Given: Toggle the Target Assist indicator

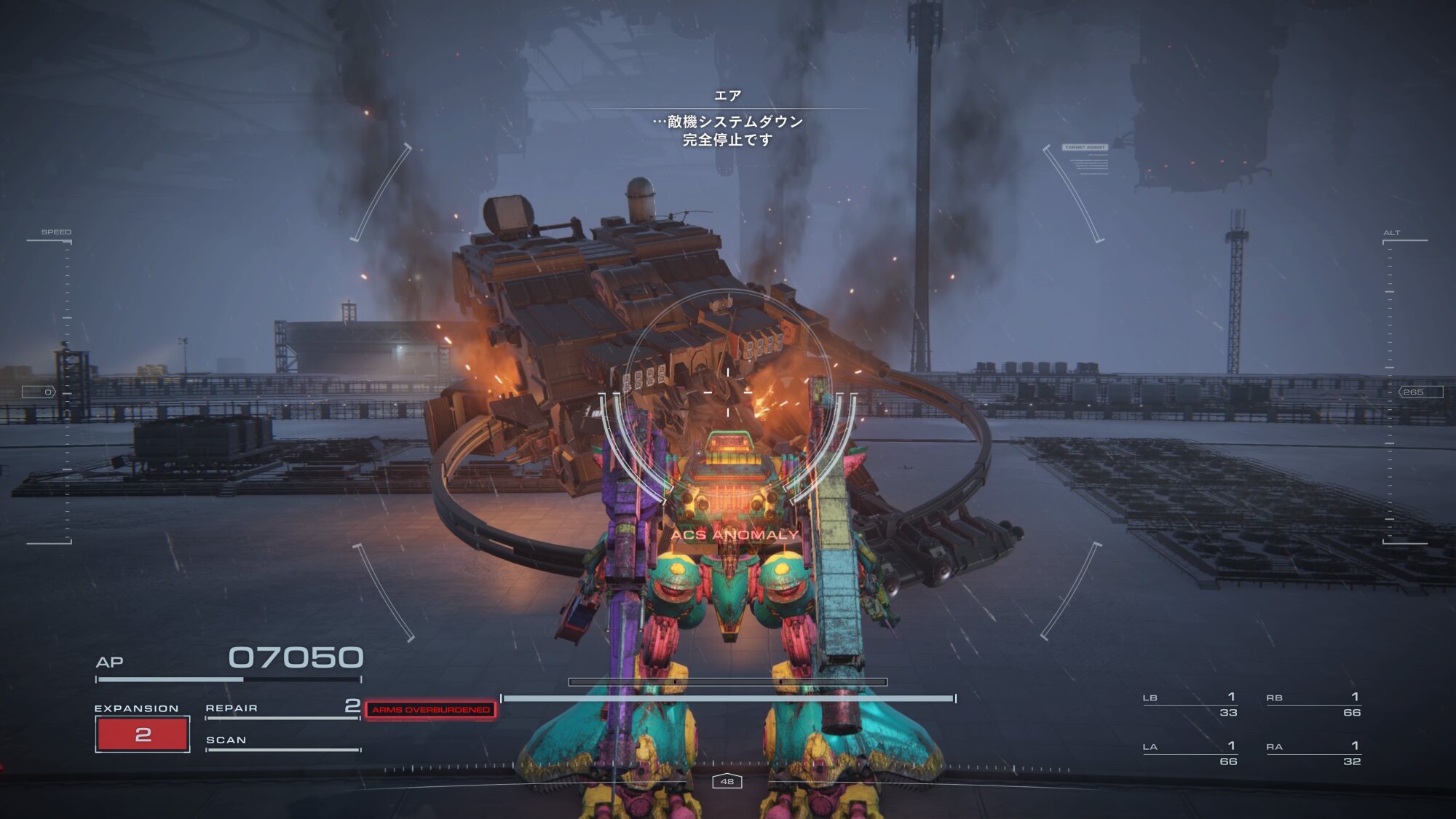Looking at the screenshot, I should [x=1085, y=148].
